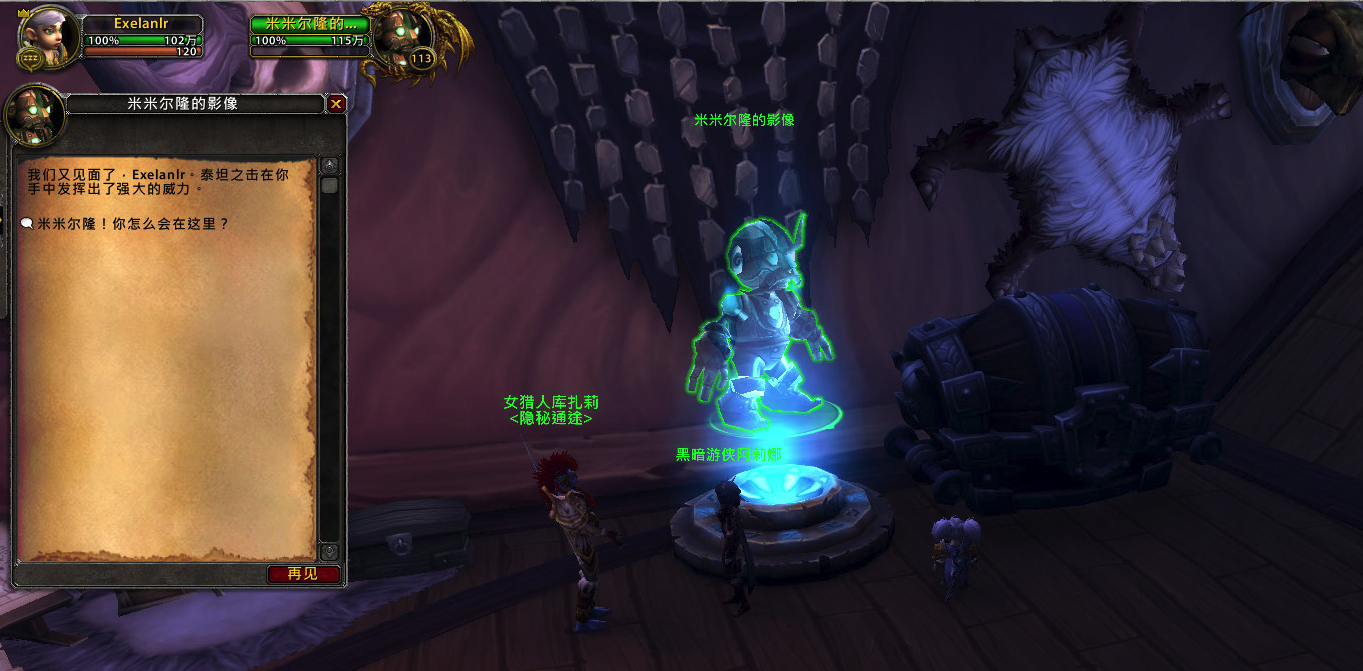Image resolution: width=1363 pixels, height=671 pixels.
Task: Click the 再见 goodbye button
Action: pos(303,574)
